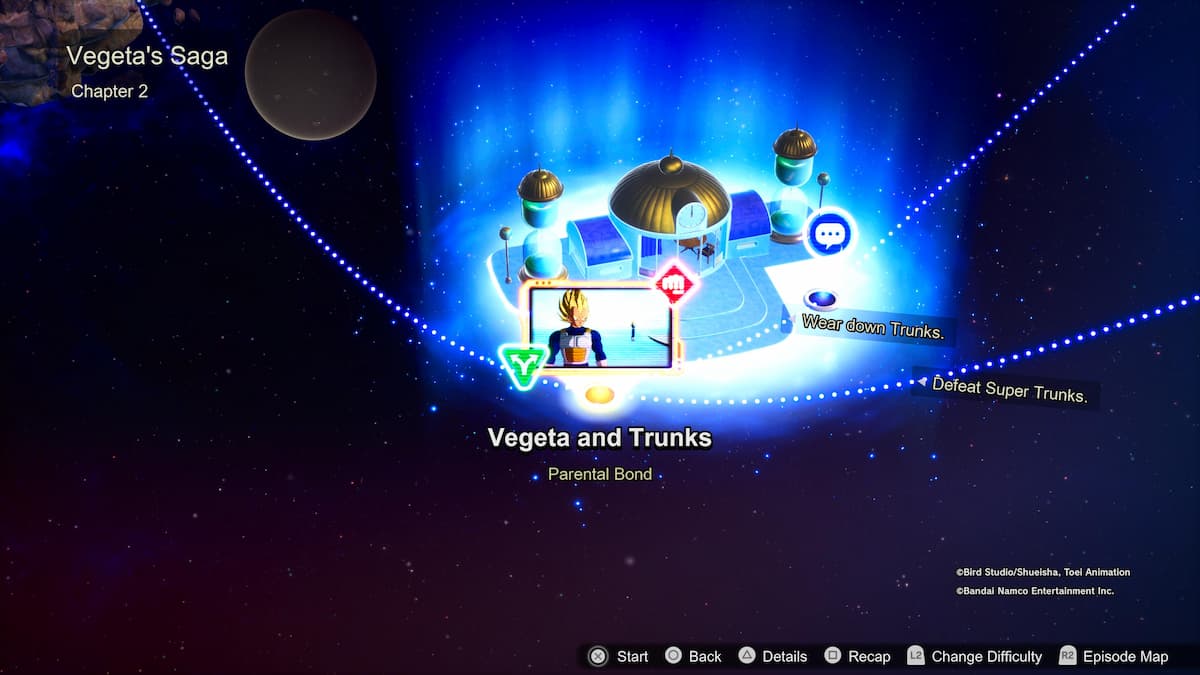Select the Vegeta and Trunks episode thumbnail
Viewport: 1200px width, 675px height.
click(x=601, y=326)
